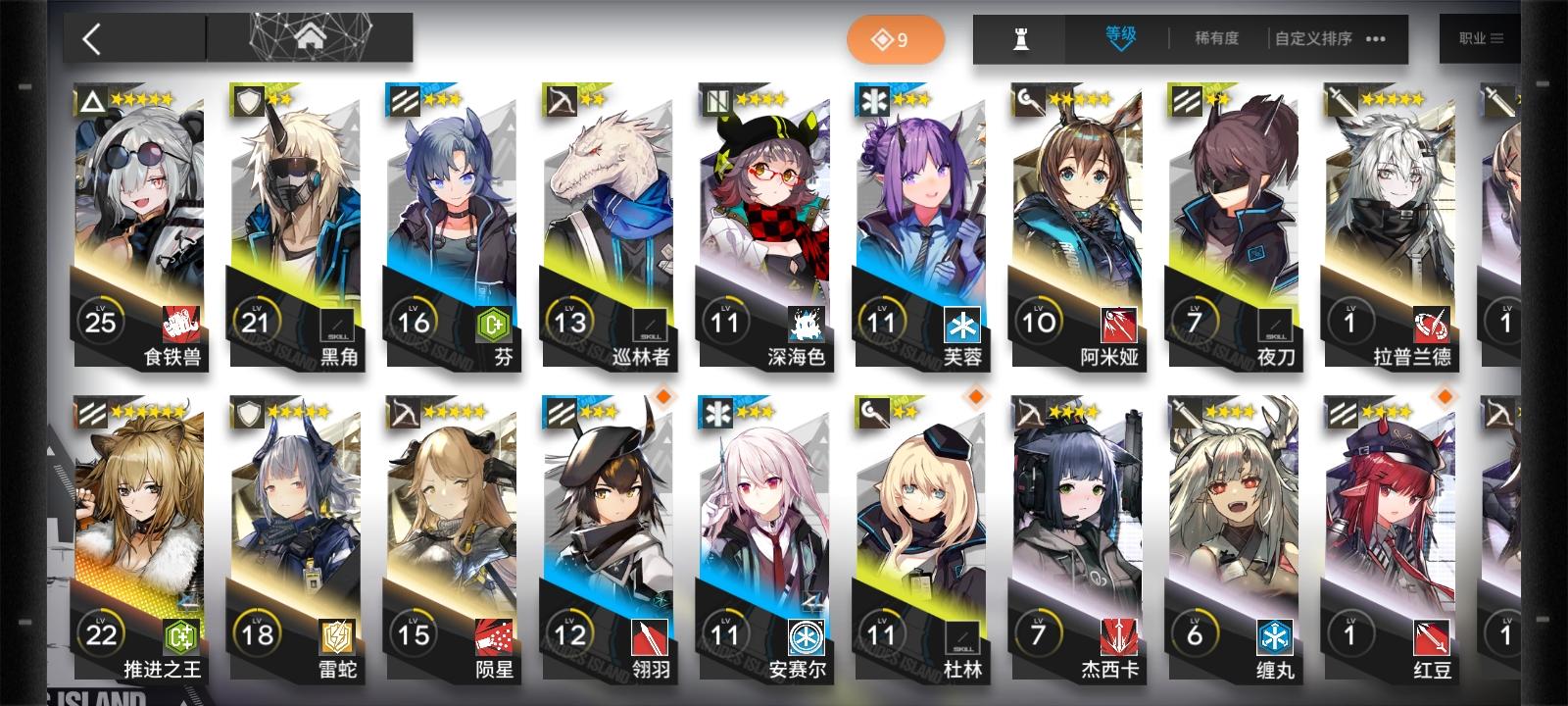
Task: Click the orange Originite Prime counter
Action: (x=895, y=40)
